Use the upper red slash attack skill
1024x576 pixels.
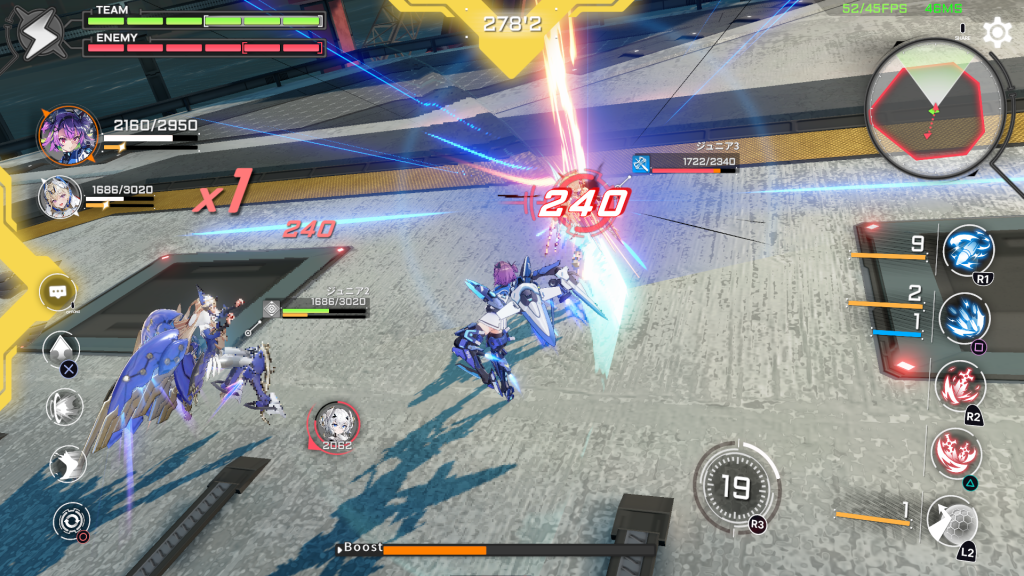(x=960, y=386)
